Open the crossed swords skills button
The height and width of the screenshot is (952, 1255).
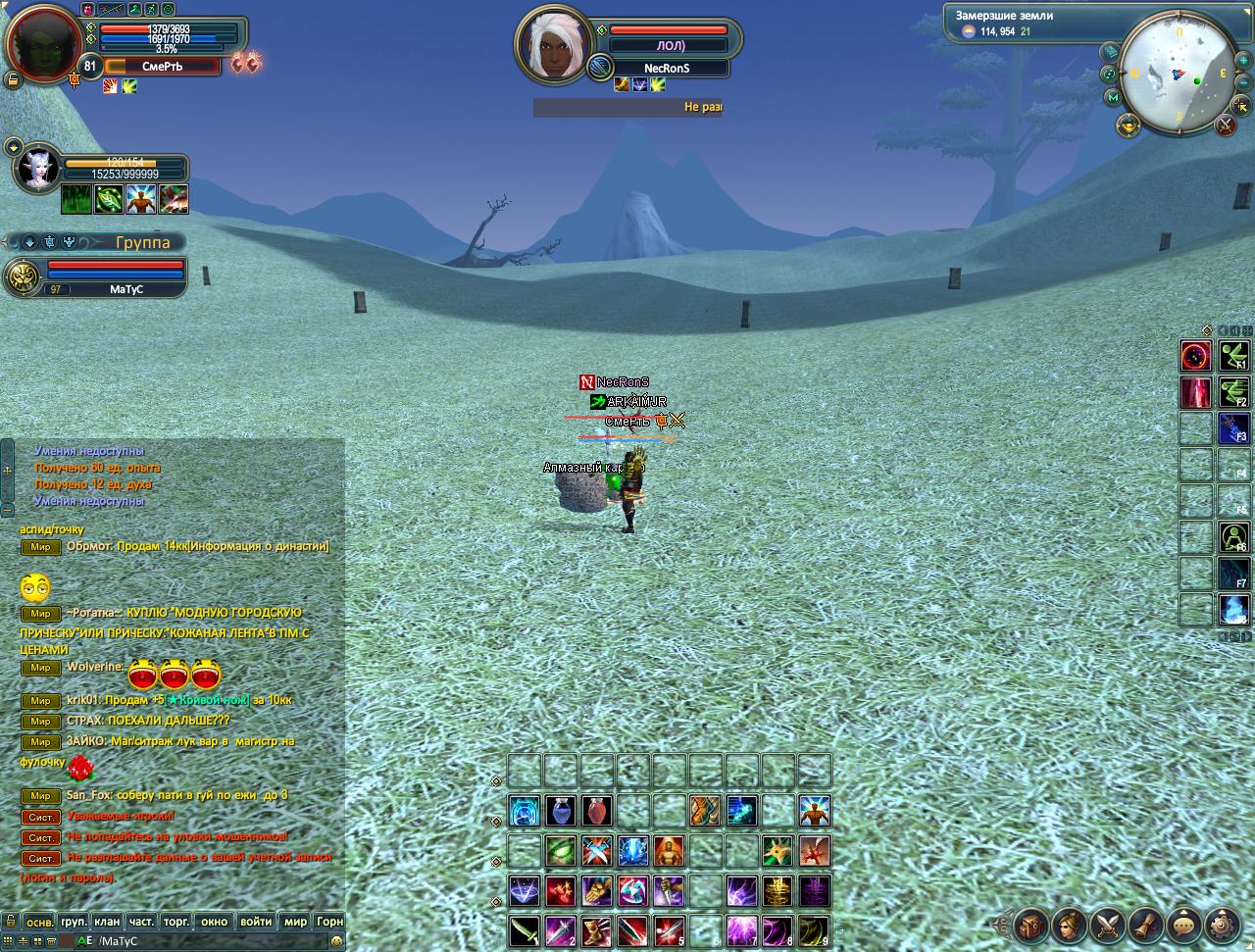pos(1107,925)
